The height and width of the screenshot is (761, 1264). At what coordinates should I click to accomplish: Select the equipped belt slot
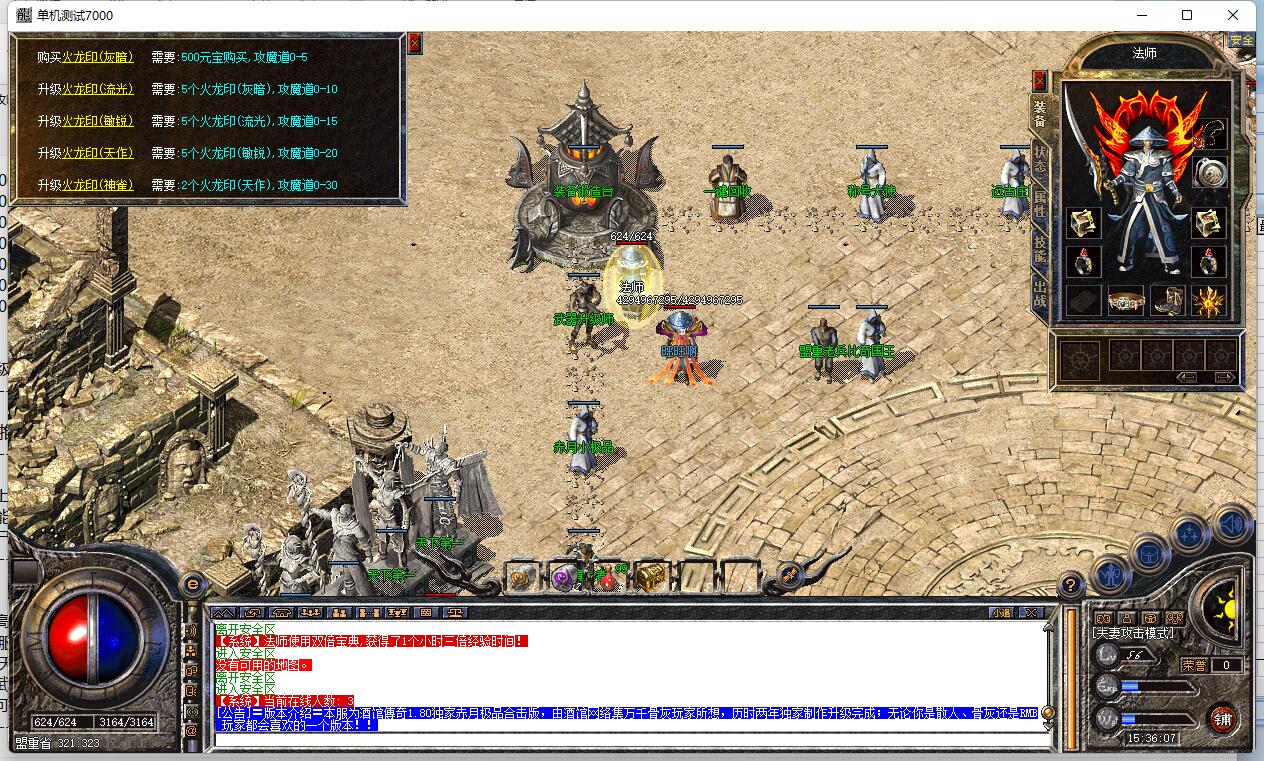(1126, 301)
